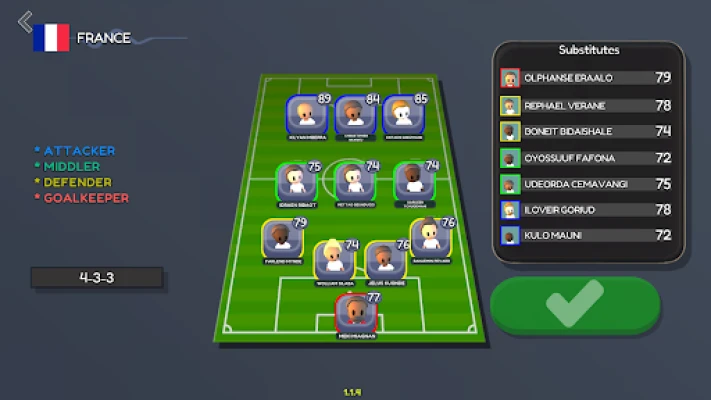This screenshot has height=400, width=711.
Task: Open the 4-3-3 formation selector
Action: [96, 277]
